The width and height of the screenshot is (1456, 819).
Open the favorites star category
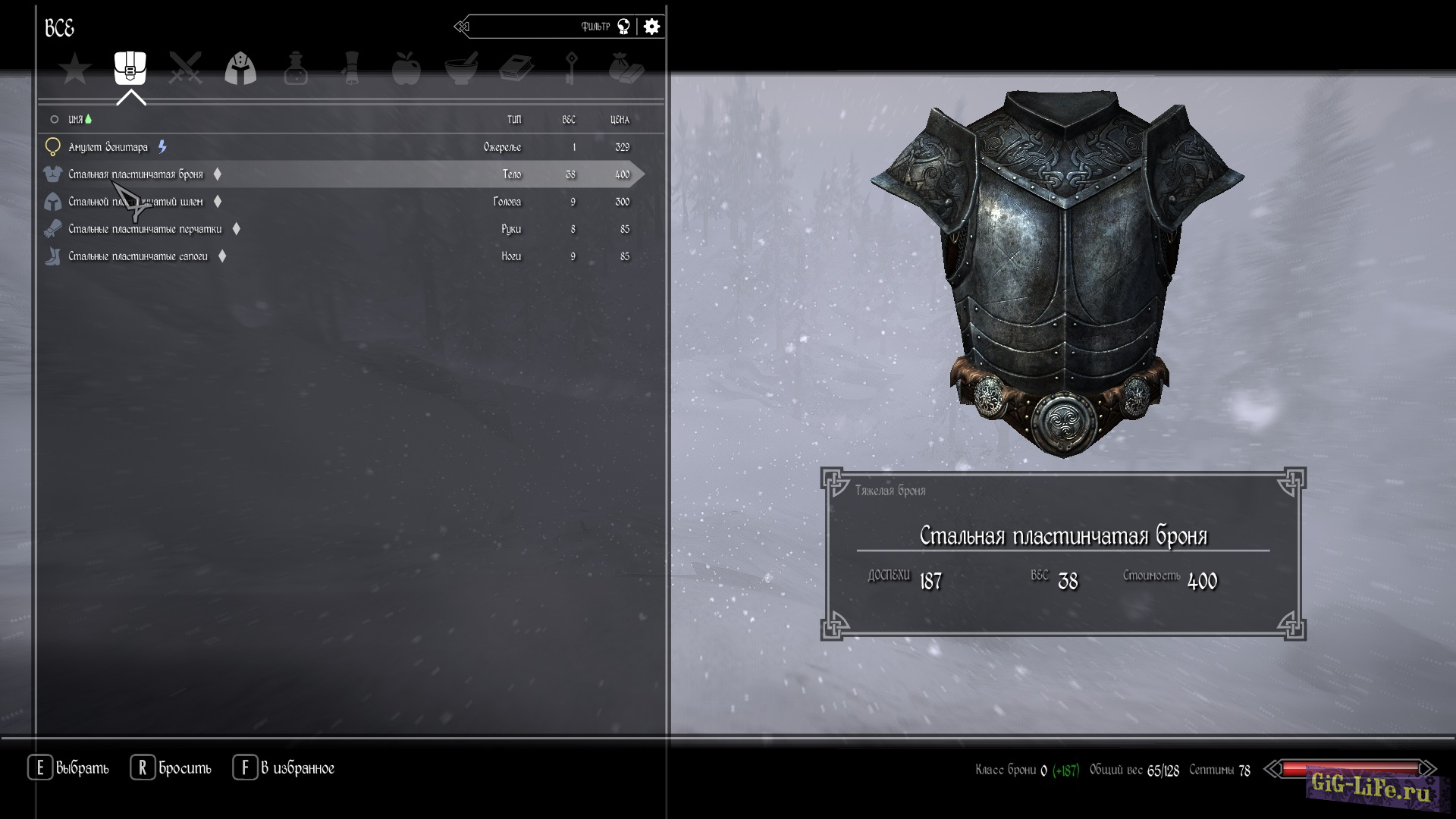pyautogui.click(x=75, y=69)
